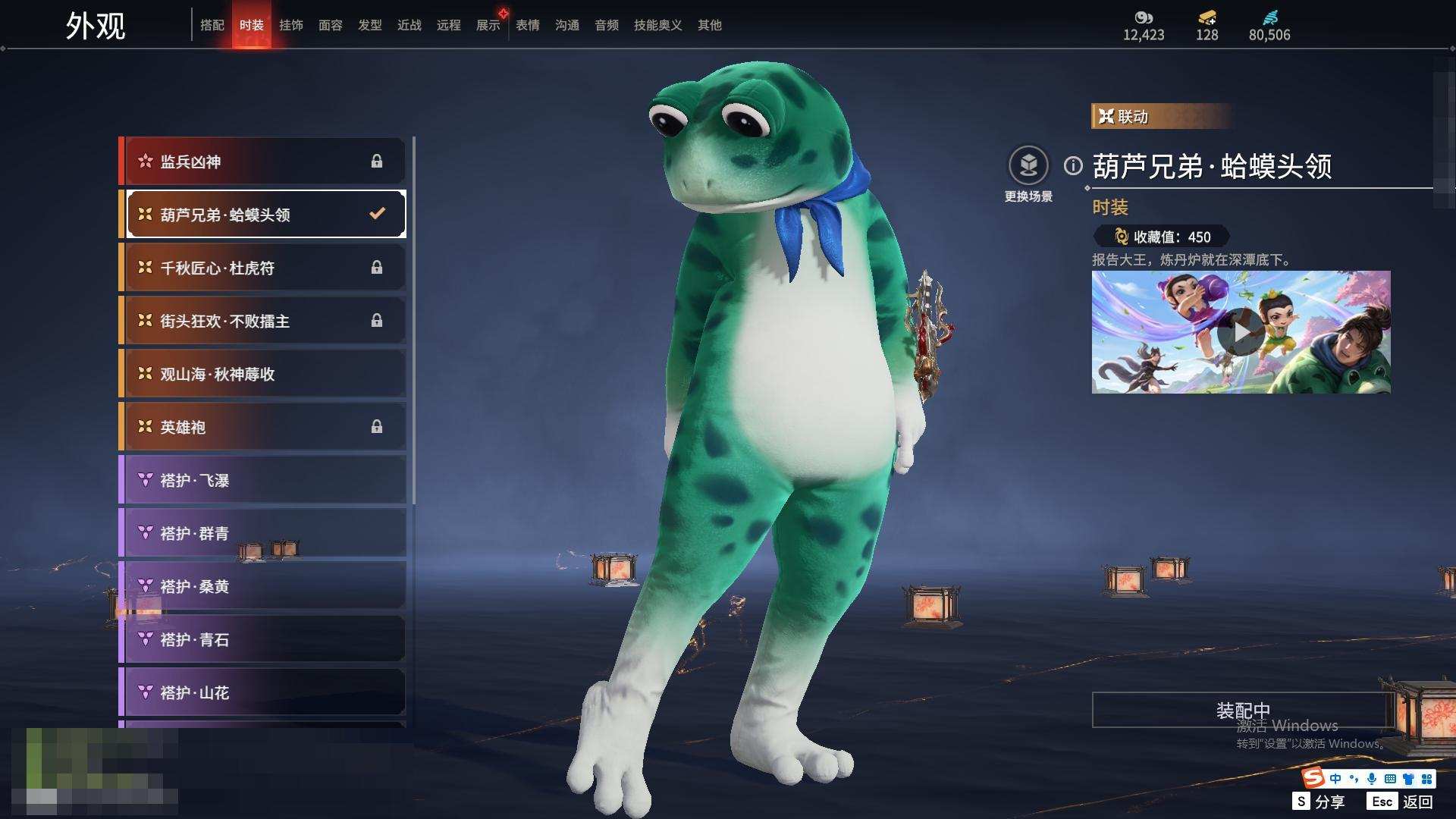Image resolution: width=1456 pixels, height=819 pixels.
Task: Switch to the 发型 tab
Action: [x=369, y=25]
